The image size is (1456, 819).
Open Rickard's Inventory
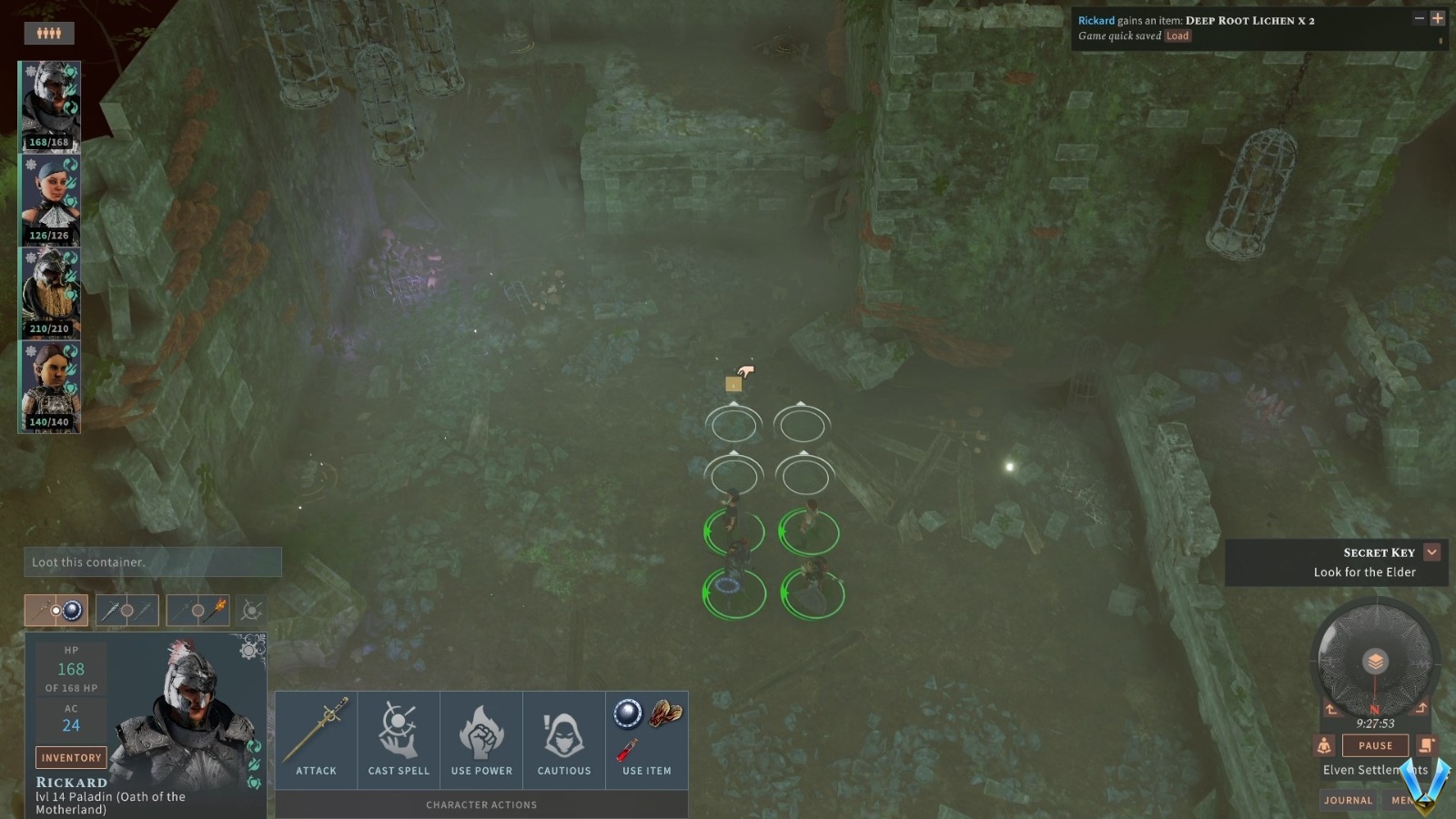71,757
